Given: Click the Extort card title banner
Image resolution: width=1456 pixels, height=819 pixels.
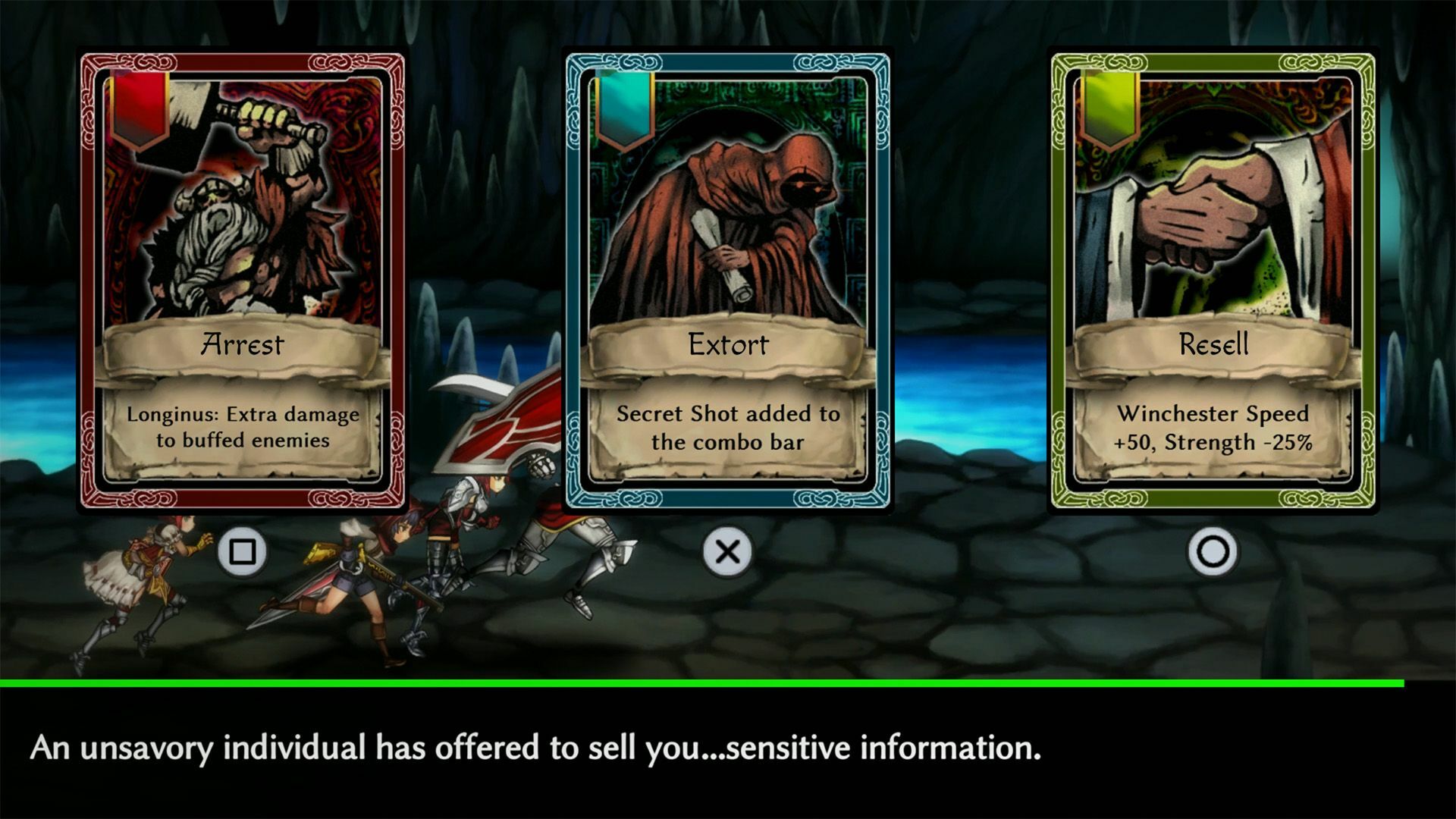Looking at the screenshot, I should point(728,345).
